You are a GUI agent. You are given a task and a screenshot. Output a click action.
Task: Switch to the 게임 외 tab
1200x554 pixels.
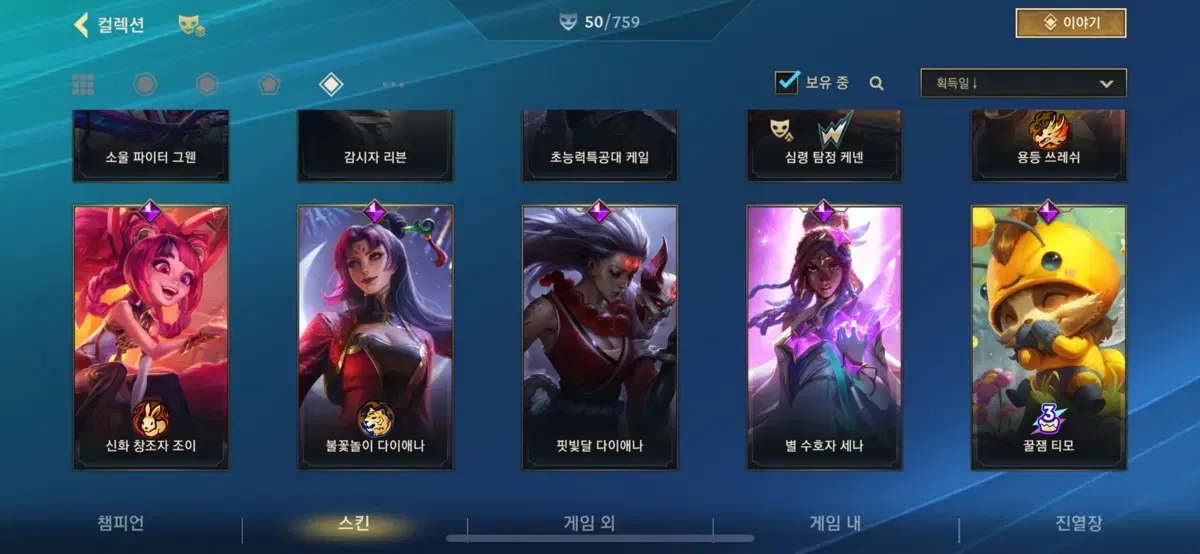click(x=589, y=523)
